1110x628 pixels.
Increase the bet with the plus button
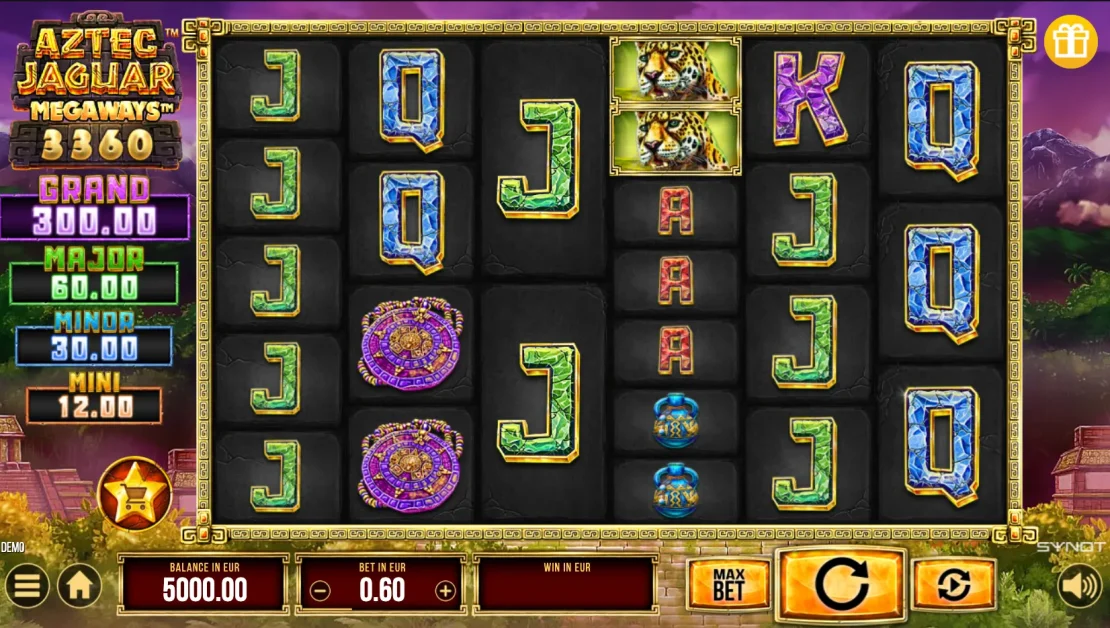[445, 590]
